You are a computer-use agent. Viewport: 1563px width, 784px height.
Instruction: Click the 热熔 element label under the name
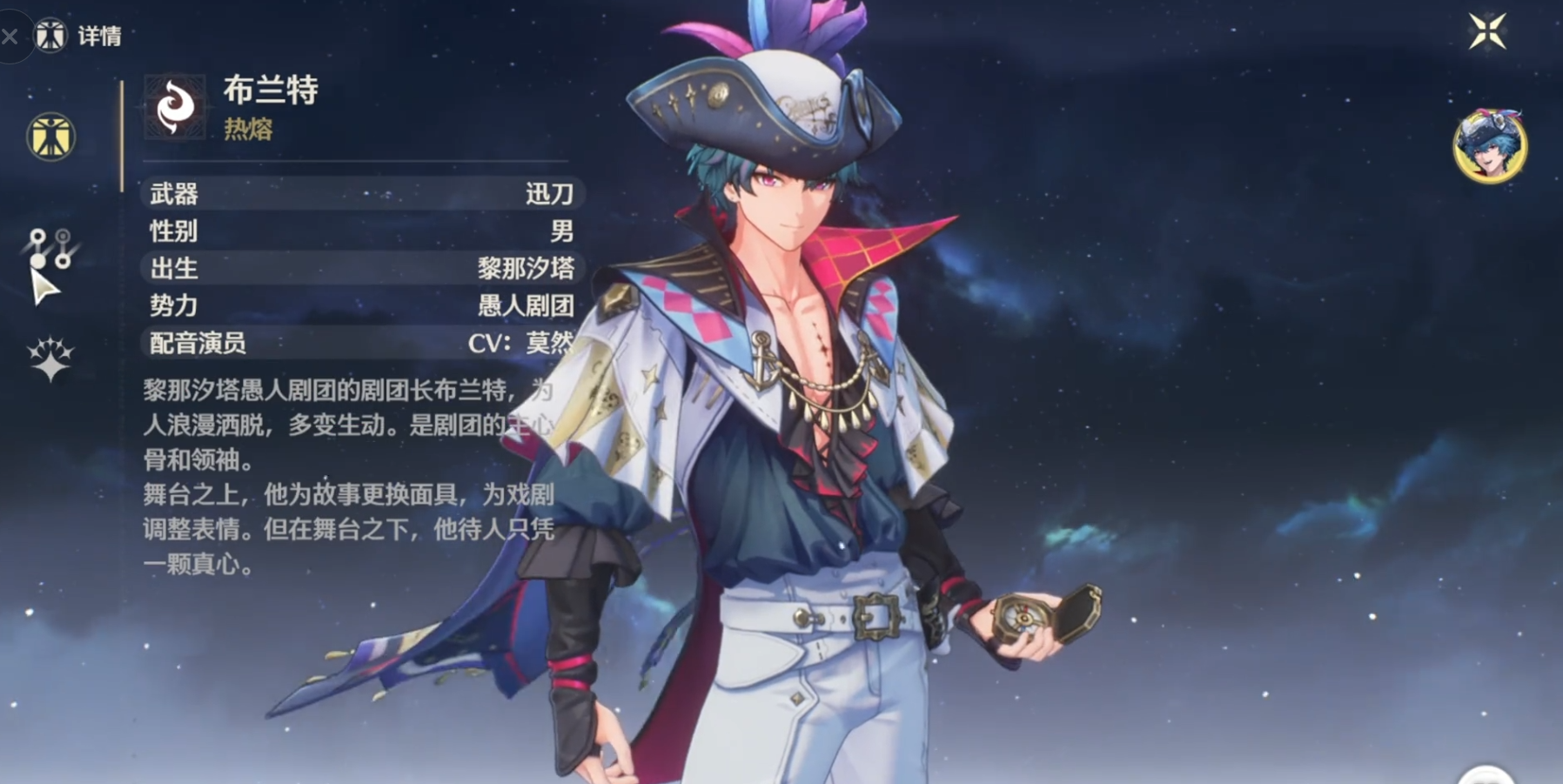coord(251,131)
